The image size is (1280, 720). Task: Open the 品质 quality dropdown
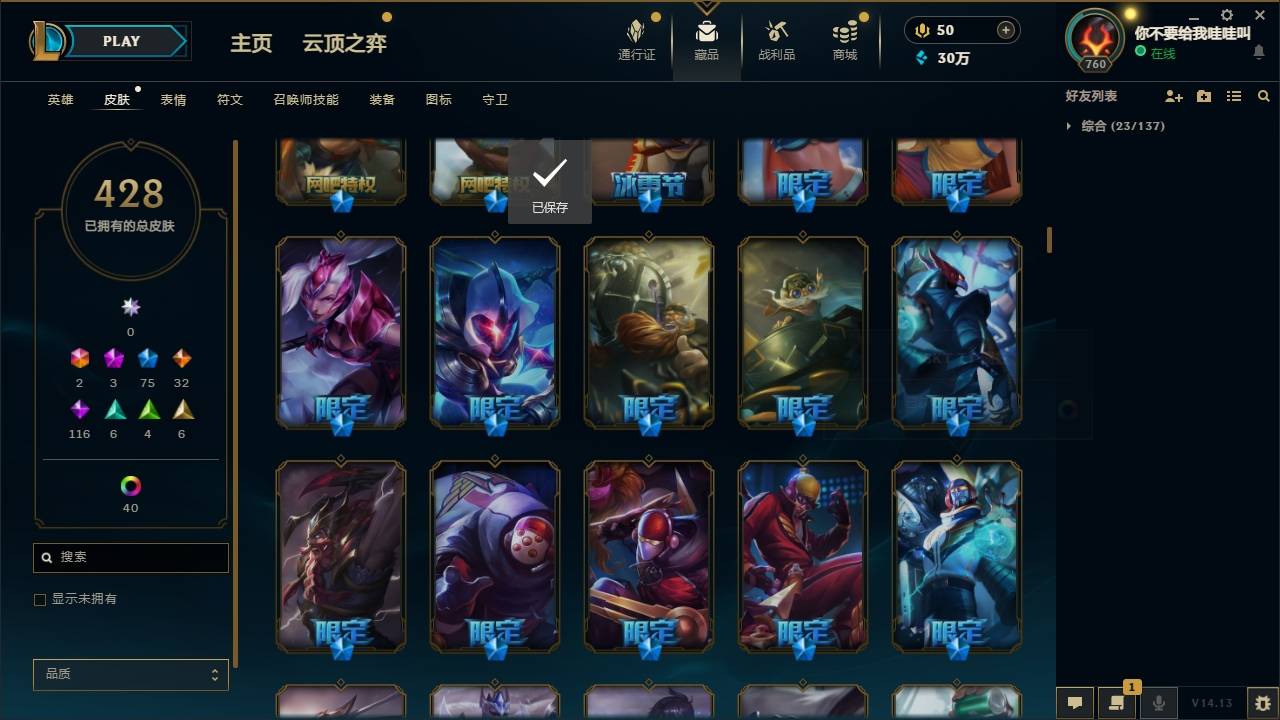point(130,674)
